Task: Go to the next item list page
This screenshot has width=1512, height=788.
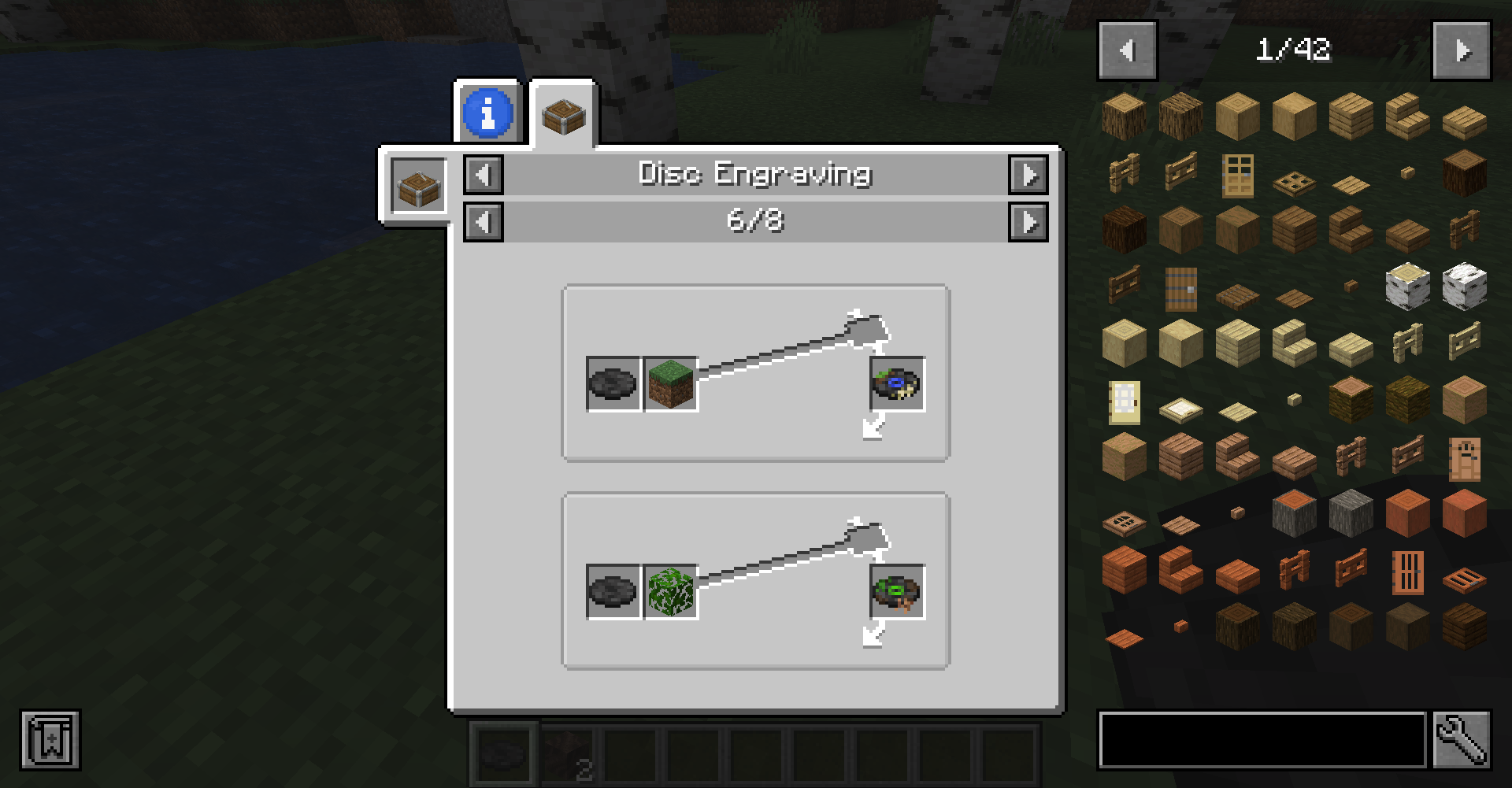Action: [x=1461, y=51]
